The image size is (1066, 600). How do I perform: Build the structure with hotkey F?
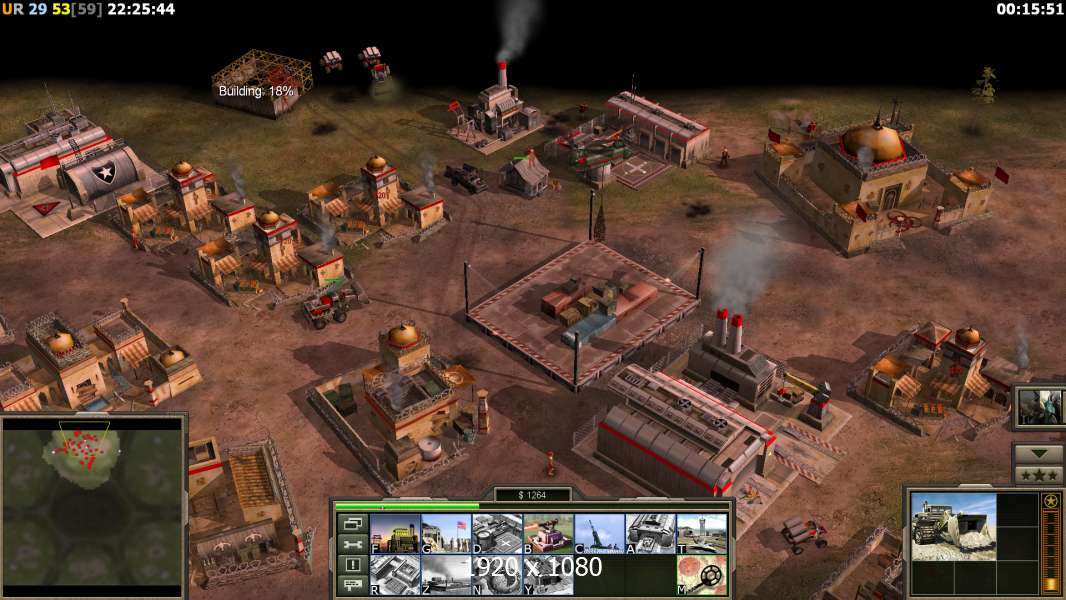click(394, 534)
